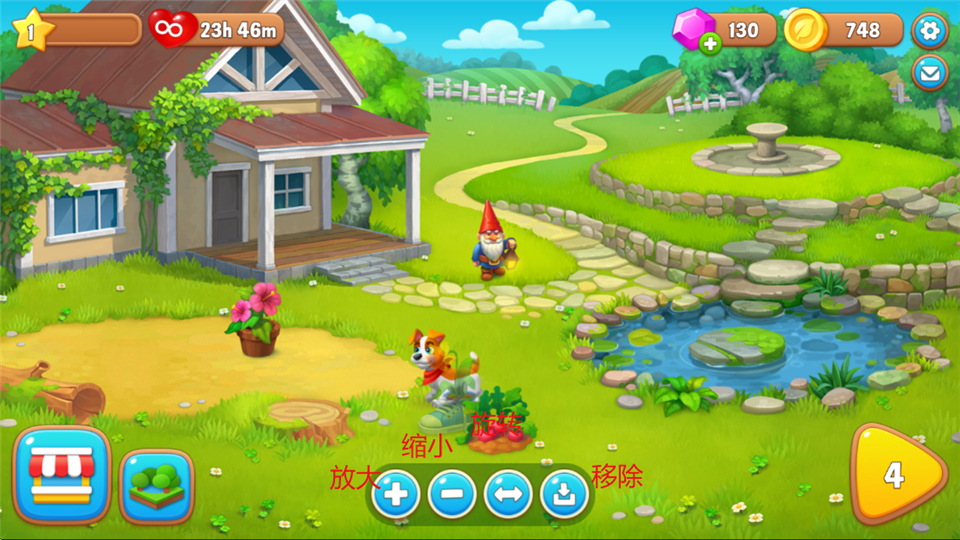
Task: Open the shop stall button
Action: (62, 474)
